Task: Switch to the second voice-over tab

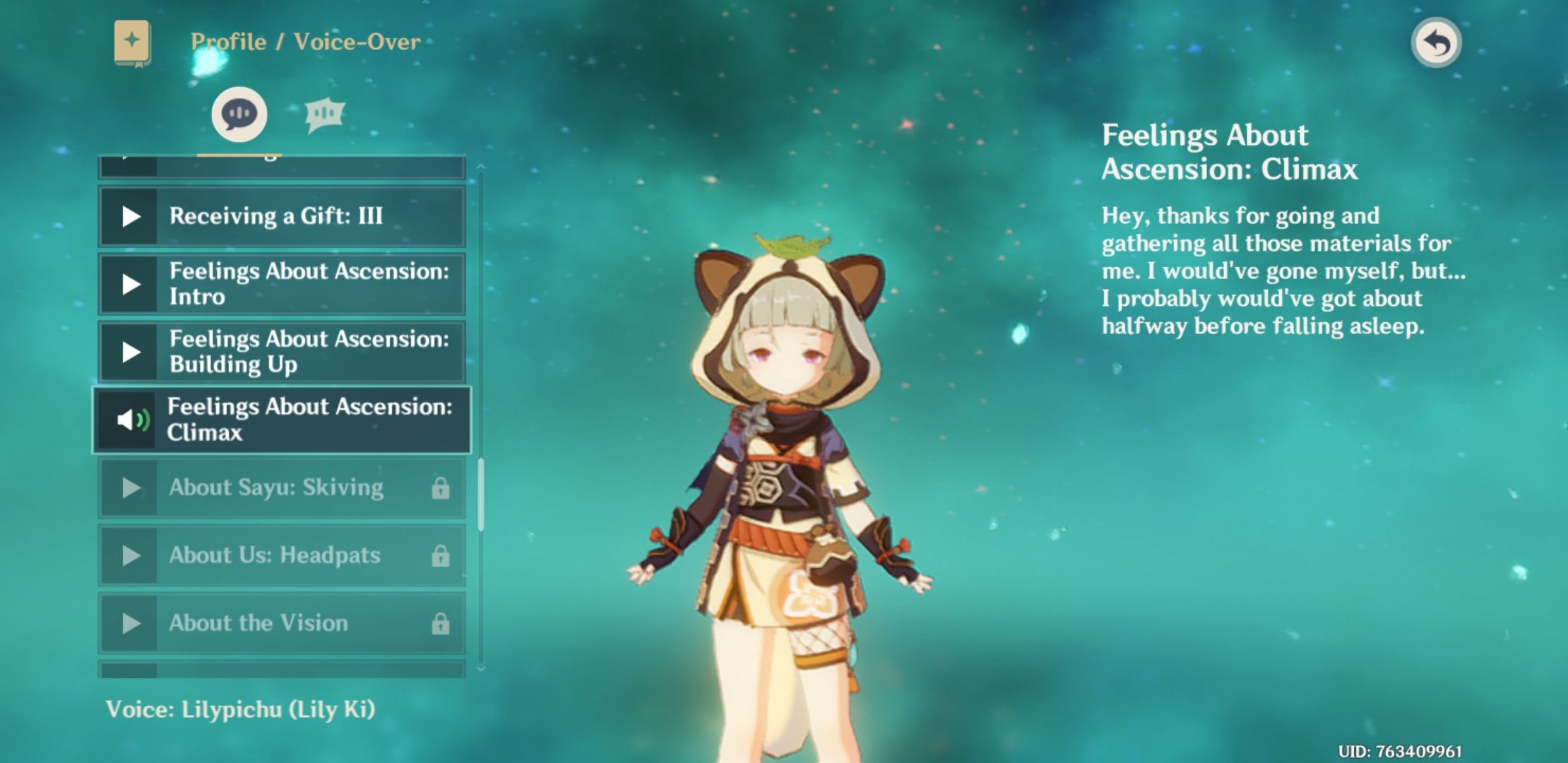Action: click(x=324, y=114)
